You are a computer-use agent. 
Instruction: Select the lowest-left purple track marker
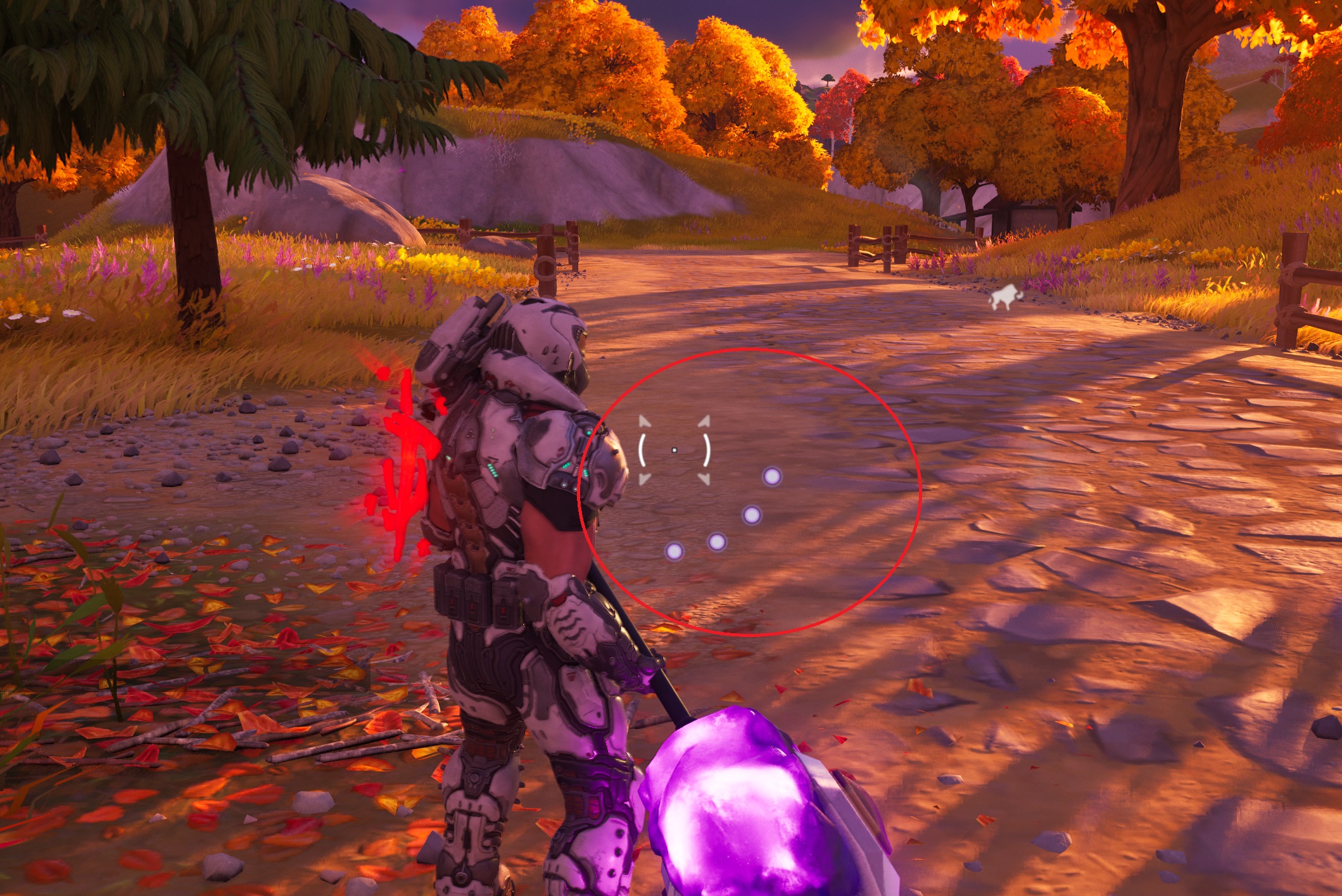[x=674, y=553]
